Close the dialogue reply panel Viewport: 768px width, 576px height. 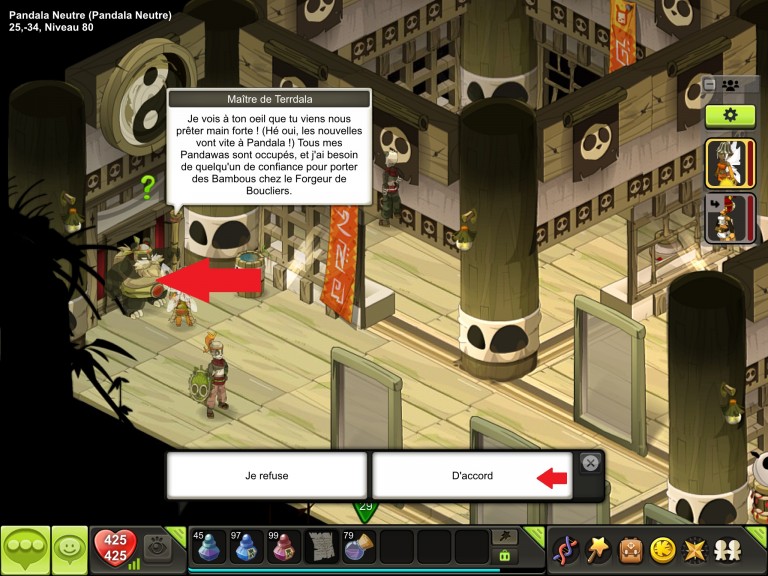pos(590,463)
